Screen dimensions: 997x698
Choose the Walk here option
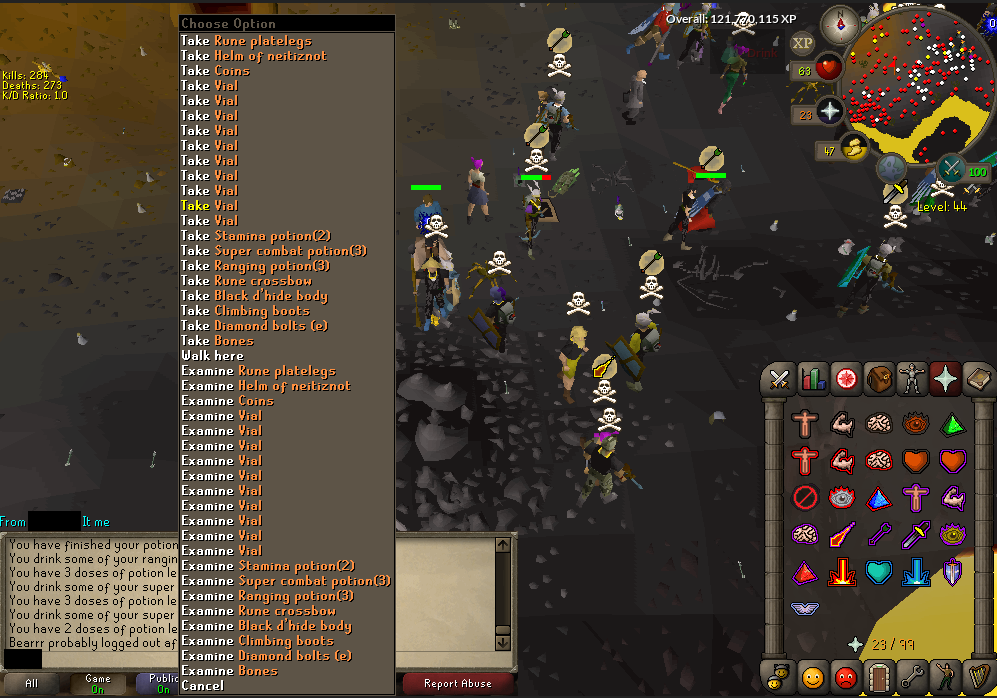tap(212, 356)
